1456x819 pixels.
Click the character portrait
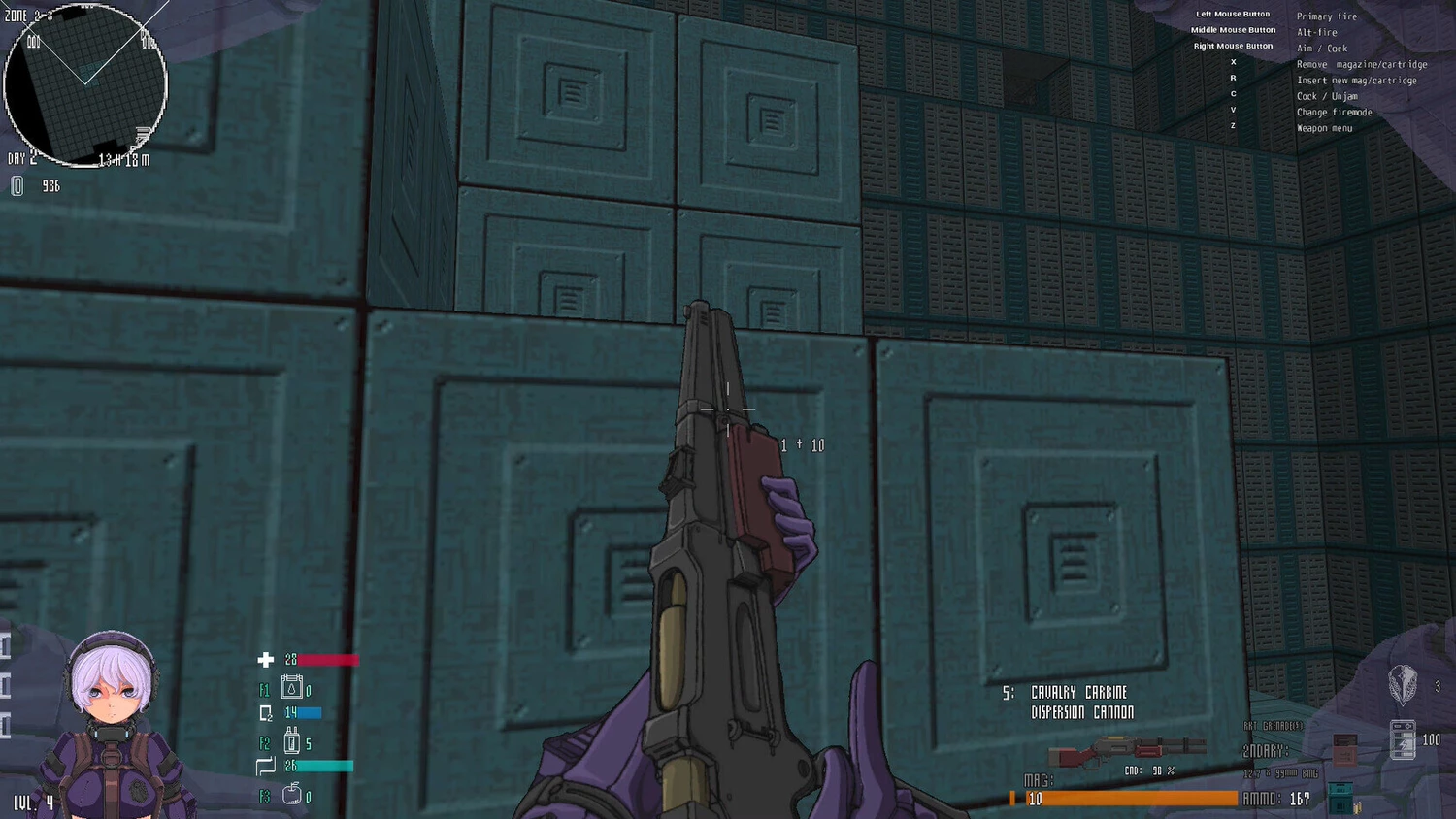(x=113, y=720)
